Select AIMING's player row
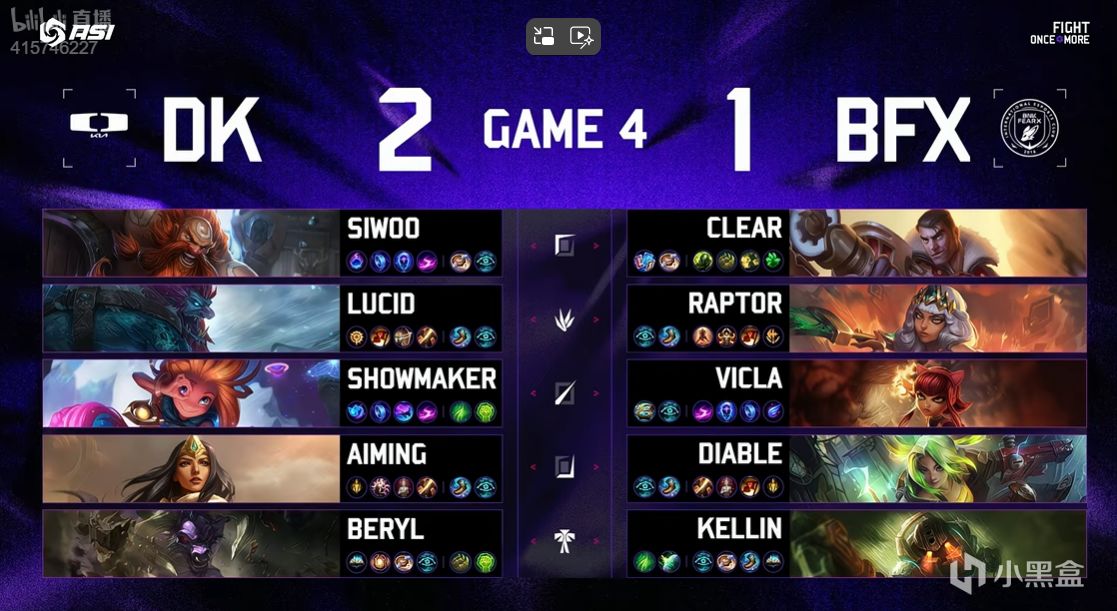1117x611 pixels. [x=272, y=468]
